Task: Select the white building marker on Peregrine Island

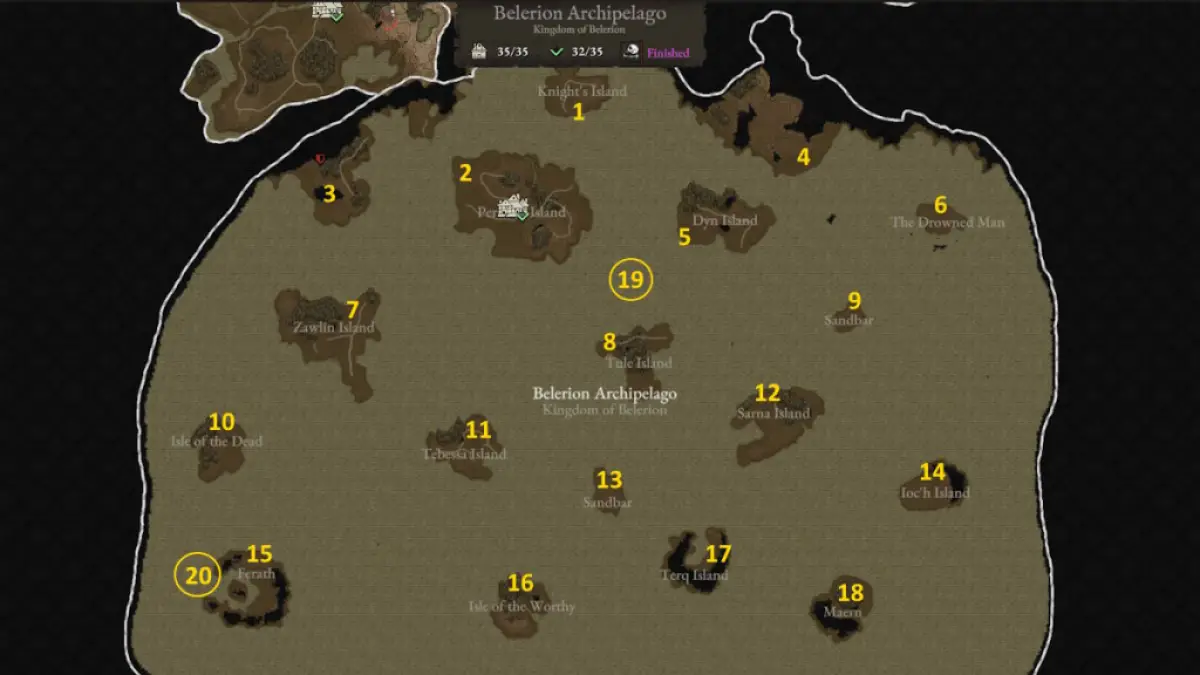Action: [515, 205]
